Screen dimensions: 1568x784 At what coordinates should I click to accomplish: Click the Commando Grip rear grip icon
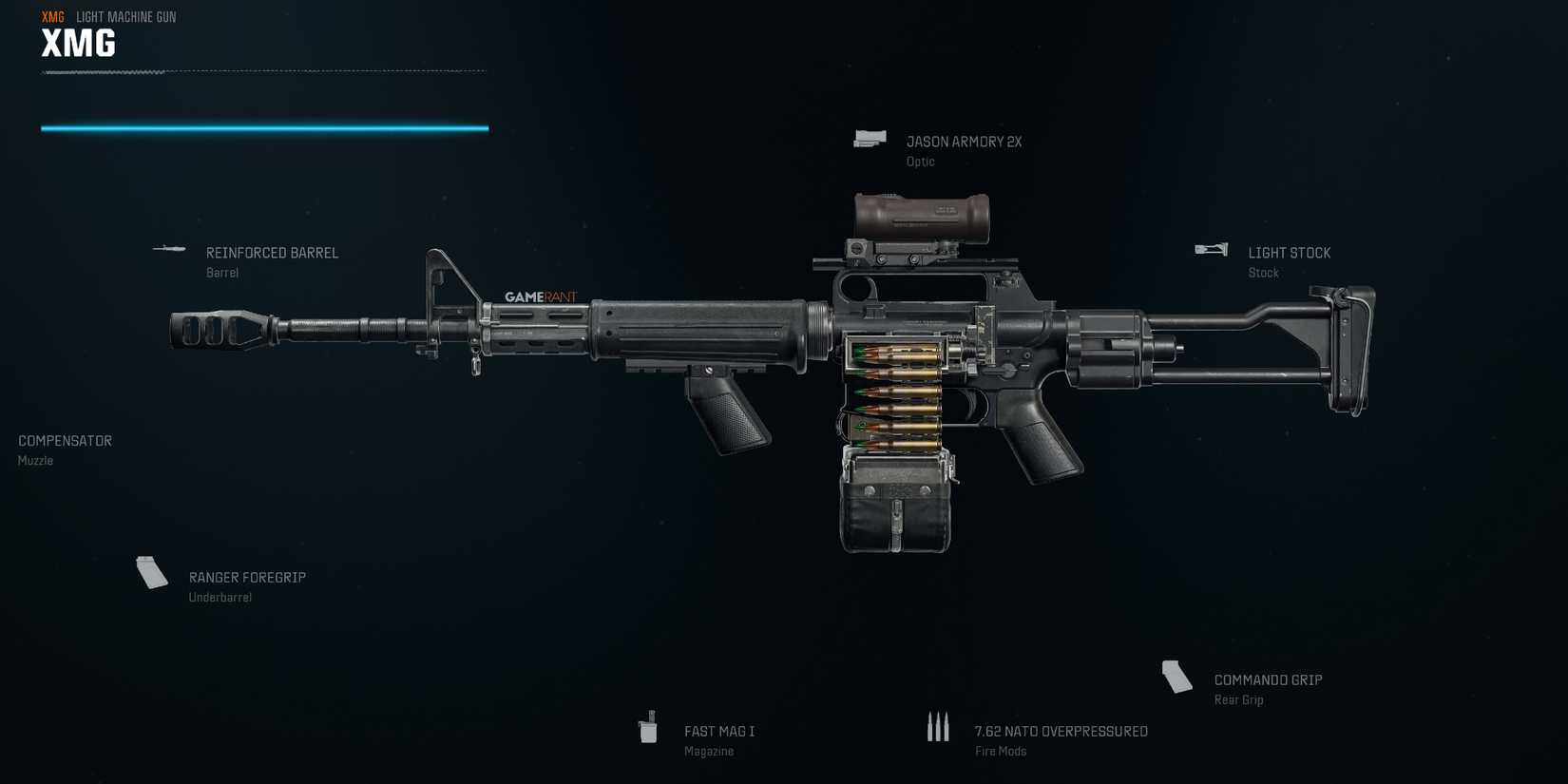click(1177, 678)
